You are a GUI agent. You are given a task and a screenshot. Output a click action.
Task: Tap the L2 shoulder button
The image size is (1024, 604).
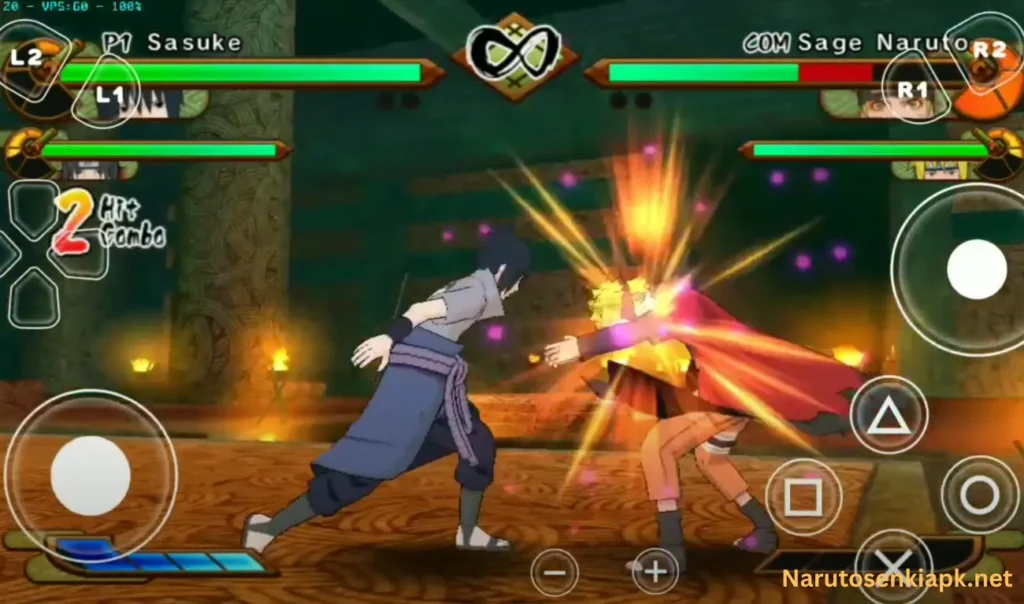click(x=30, y=57)
